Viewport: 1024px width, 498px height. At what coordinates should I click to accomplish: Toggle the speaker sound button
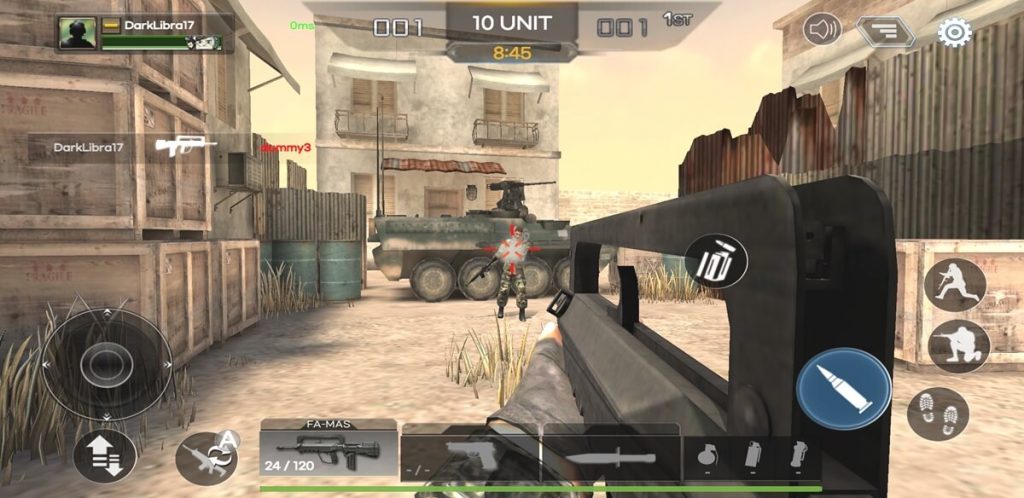(822, 30)
